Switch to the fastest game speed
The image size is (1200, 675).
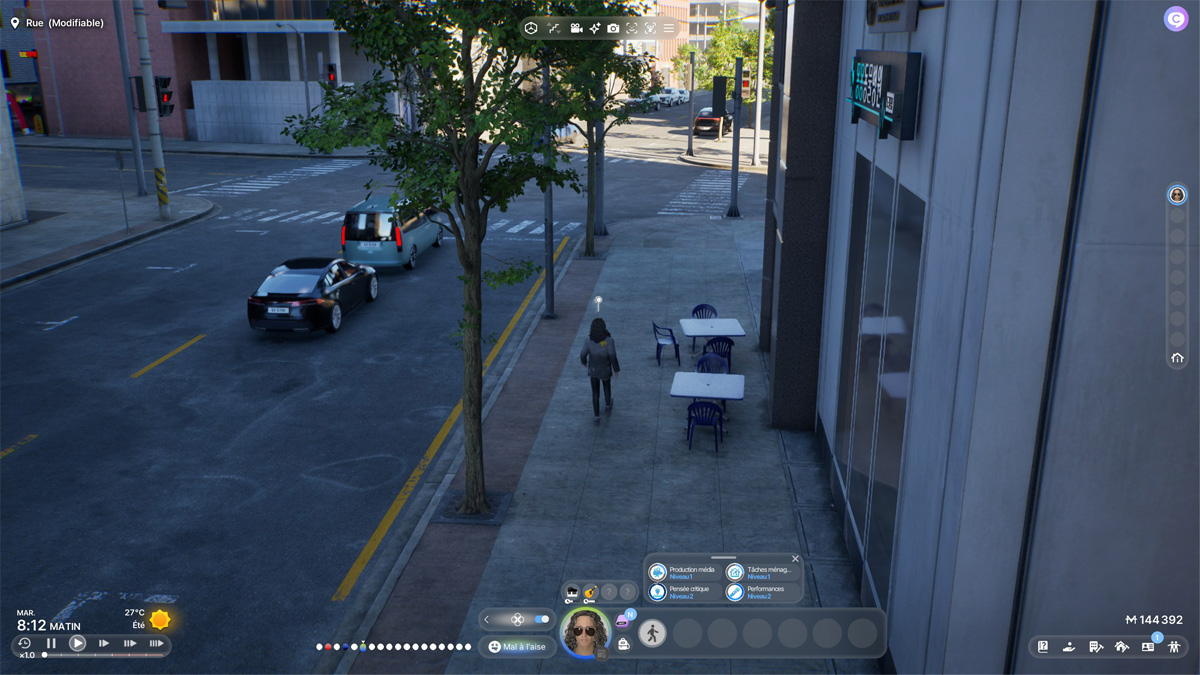click(x=156, y=643)
